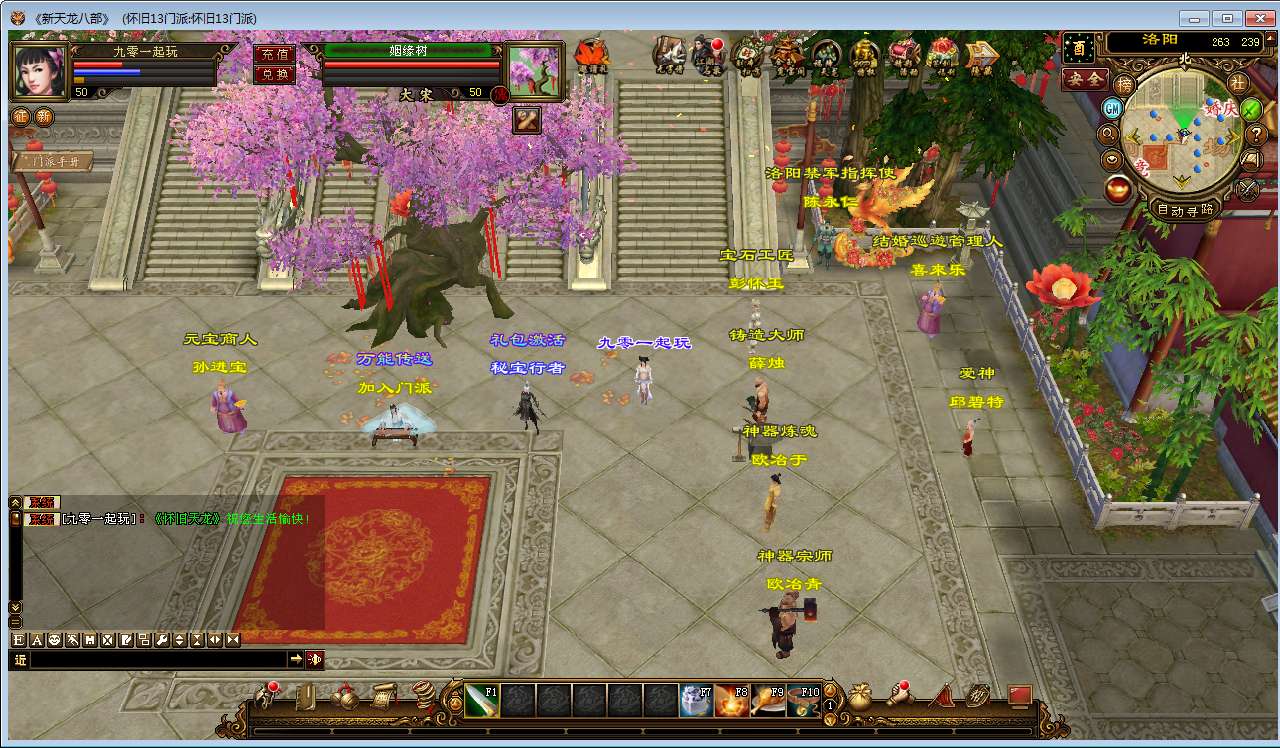Use the F8 fire skill slot
Viewport: 1280px width, 748px height.
coord(731,700)
